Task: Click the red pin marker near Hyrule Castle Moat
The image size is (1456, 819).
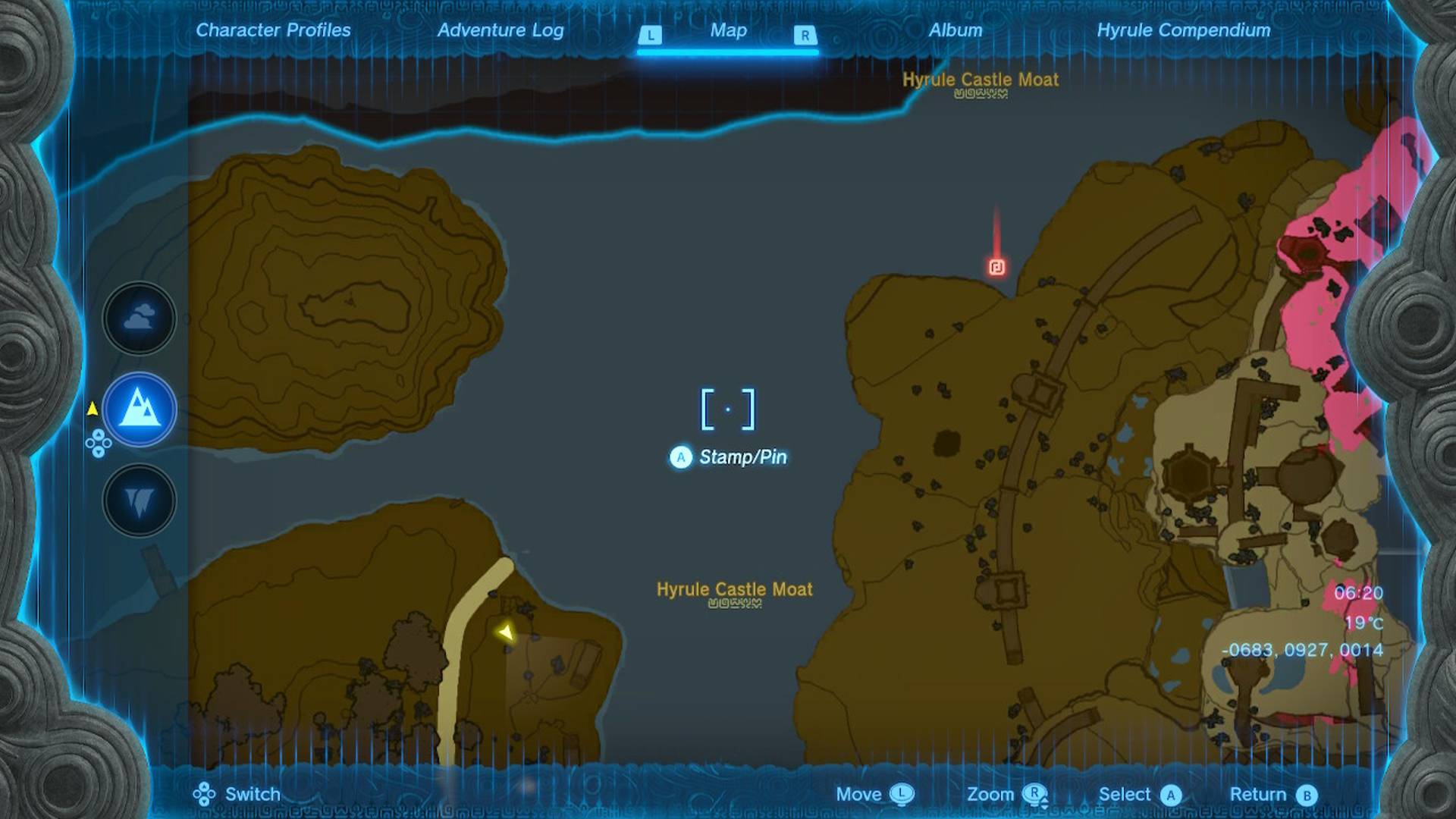Action: [997, 267]
